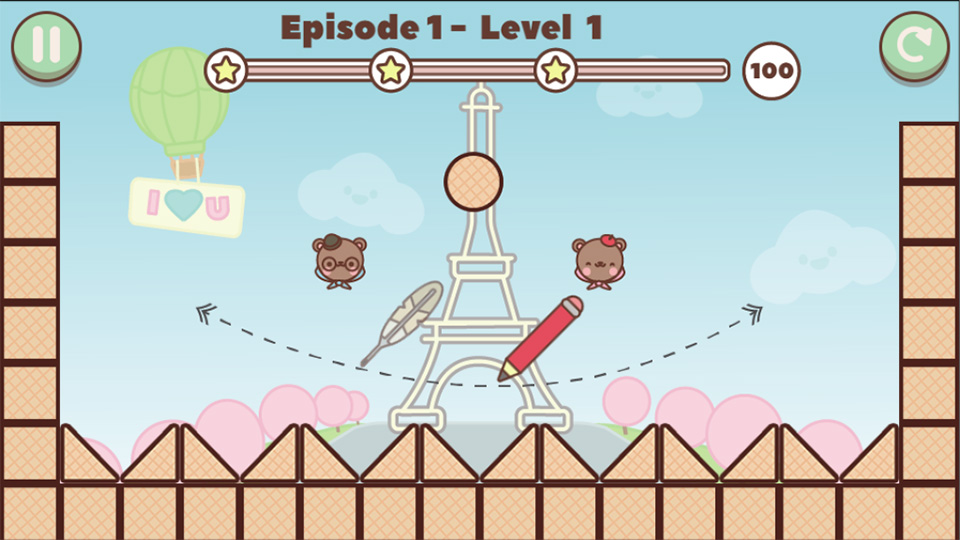Image resolution: width=960 pixels, height=540 pixels.
Task: Pause the game with the pause button
Action: click(x=46, y=45)
